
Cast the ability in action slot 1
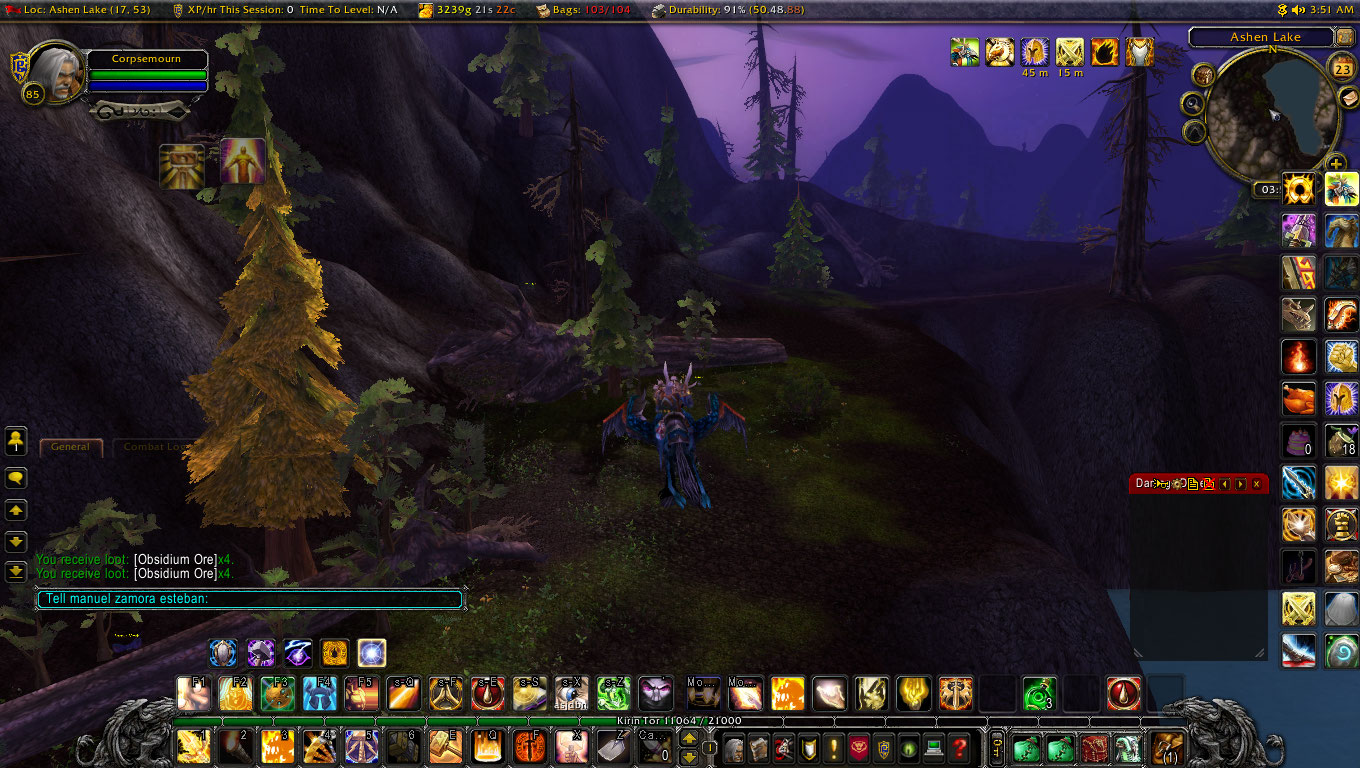(x=193, y=746)
